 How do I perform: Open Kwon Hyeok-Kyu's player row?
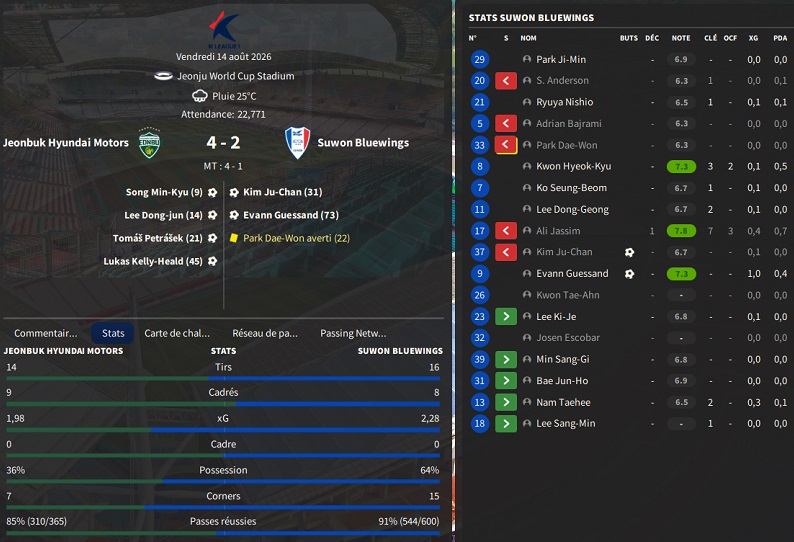573,166
